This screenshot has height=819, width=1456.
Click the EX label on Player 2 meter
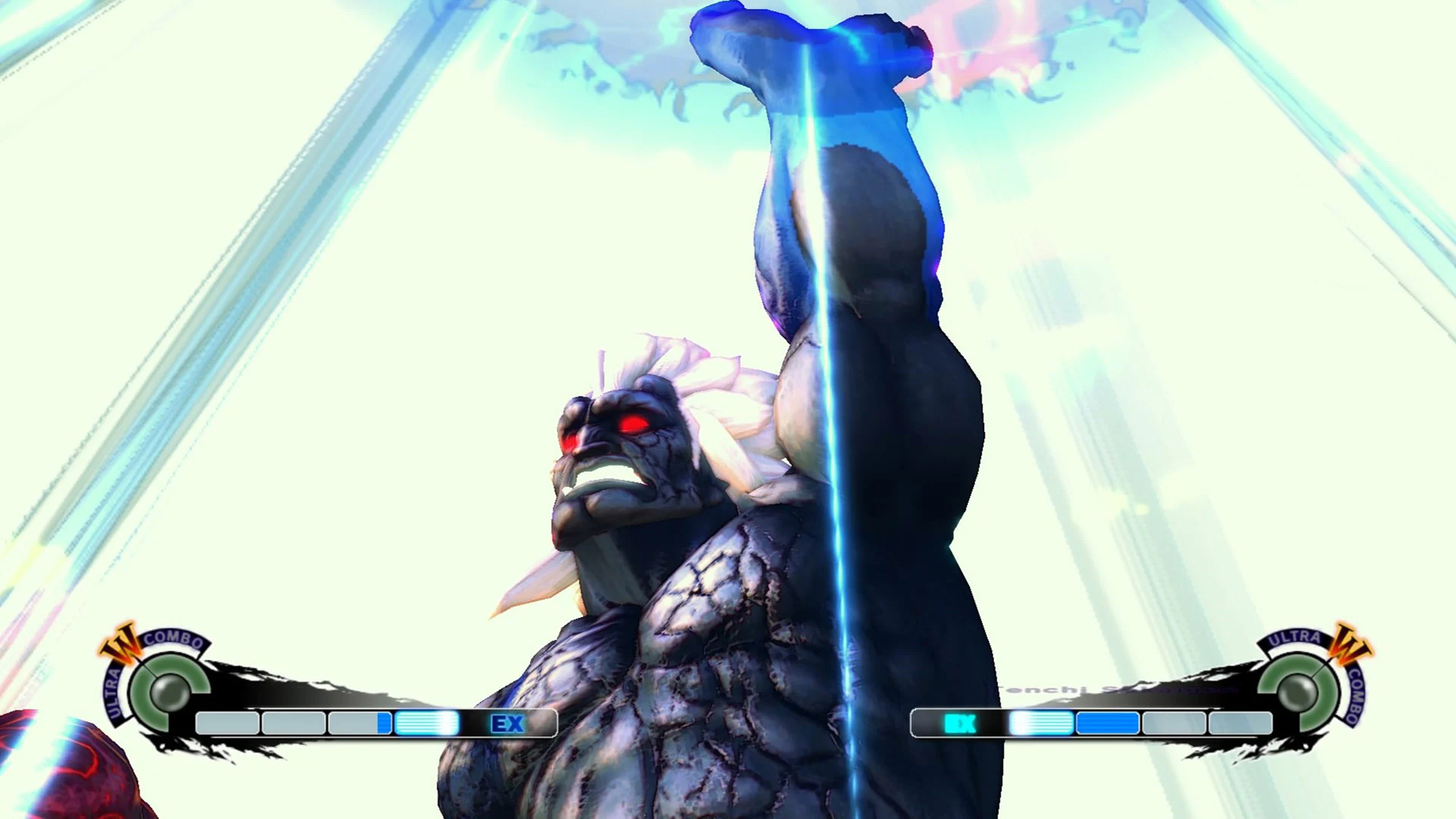tap(959, 723)
